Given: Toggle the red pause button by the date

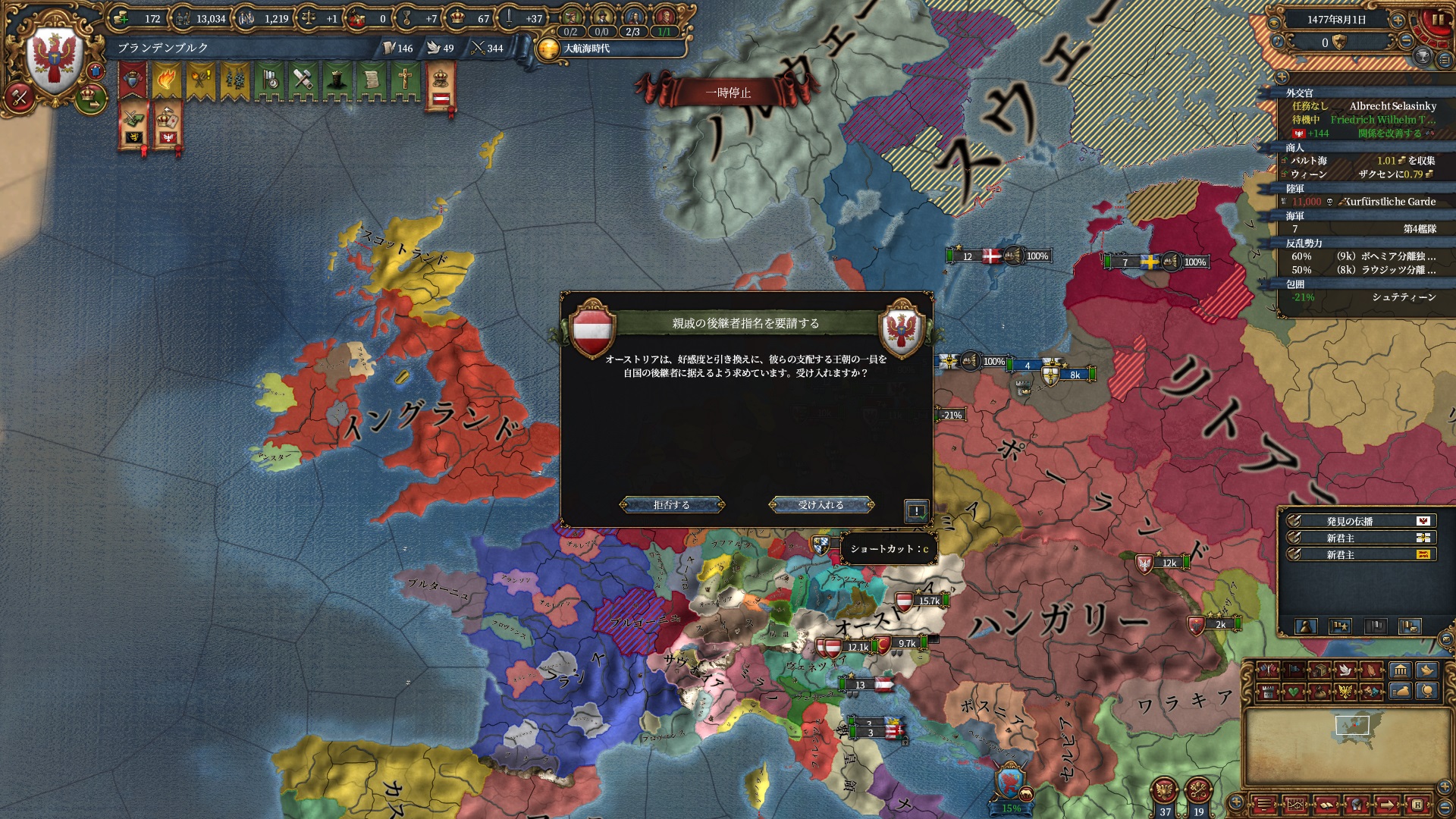Looking at the screenshot, I should 1437,20.
